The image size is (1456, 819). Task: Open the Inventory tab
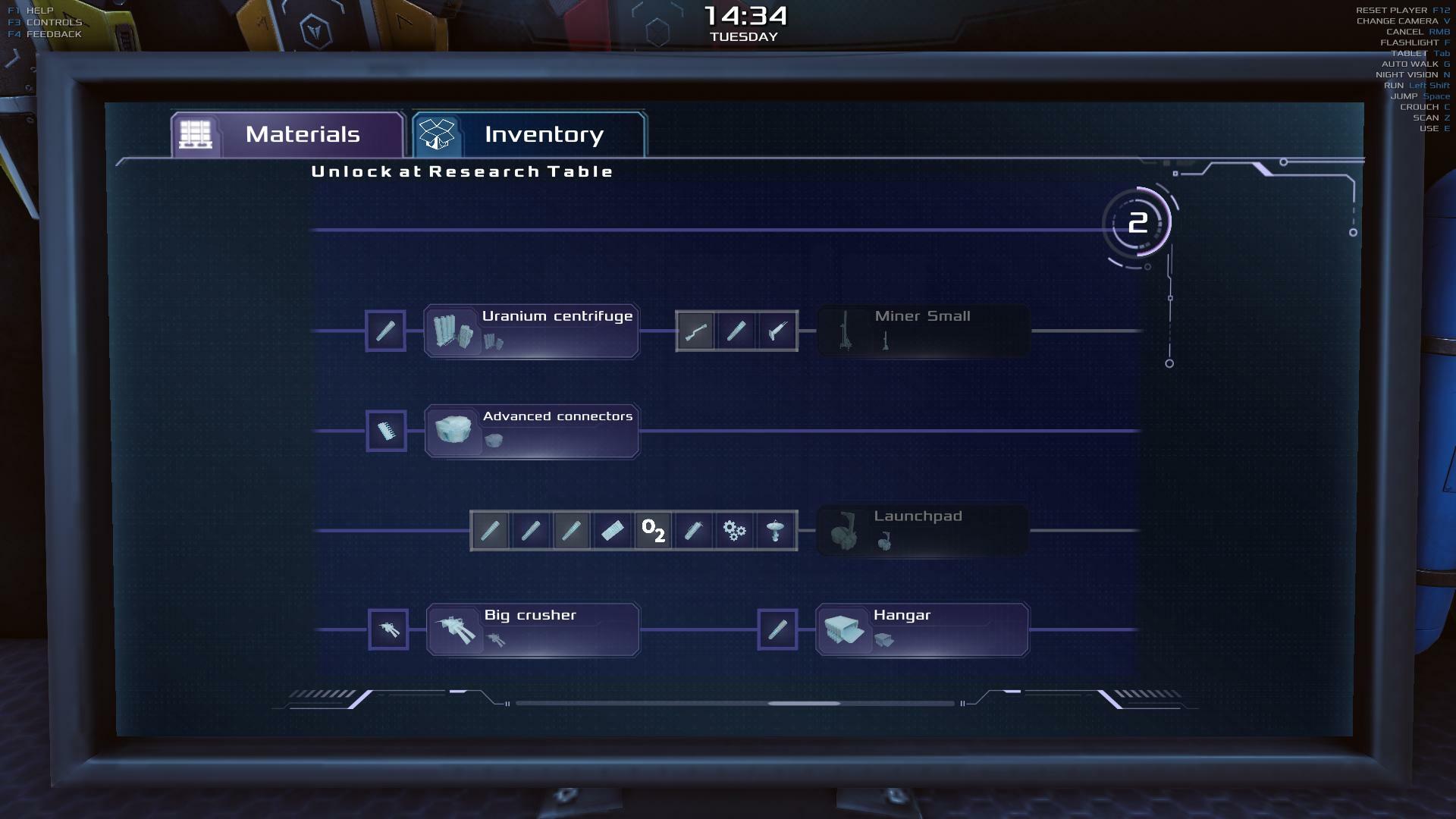tap(529, 135)
